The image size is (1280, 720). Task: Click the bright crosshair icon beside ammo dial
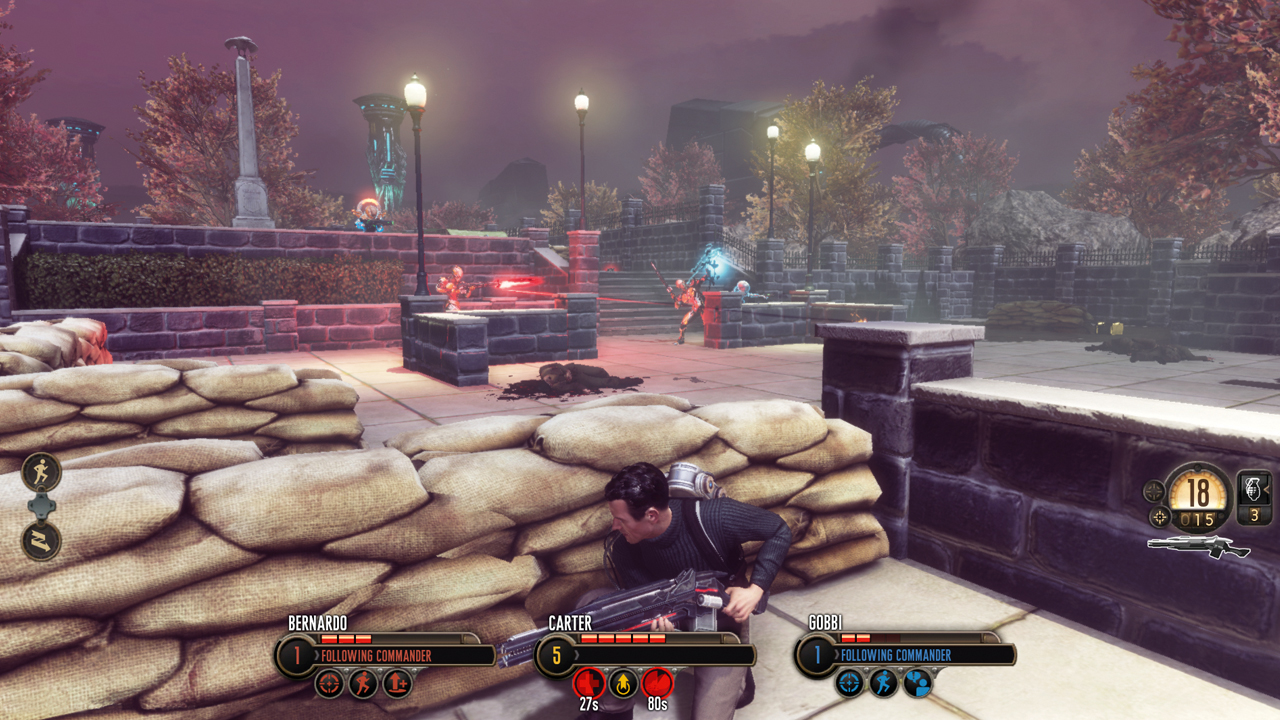point(1160,517)
